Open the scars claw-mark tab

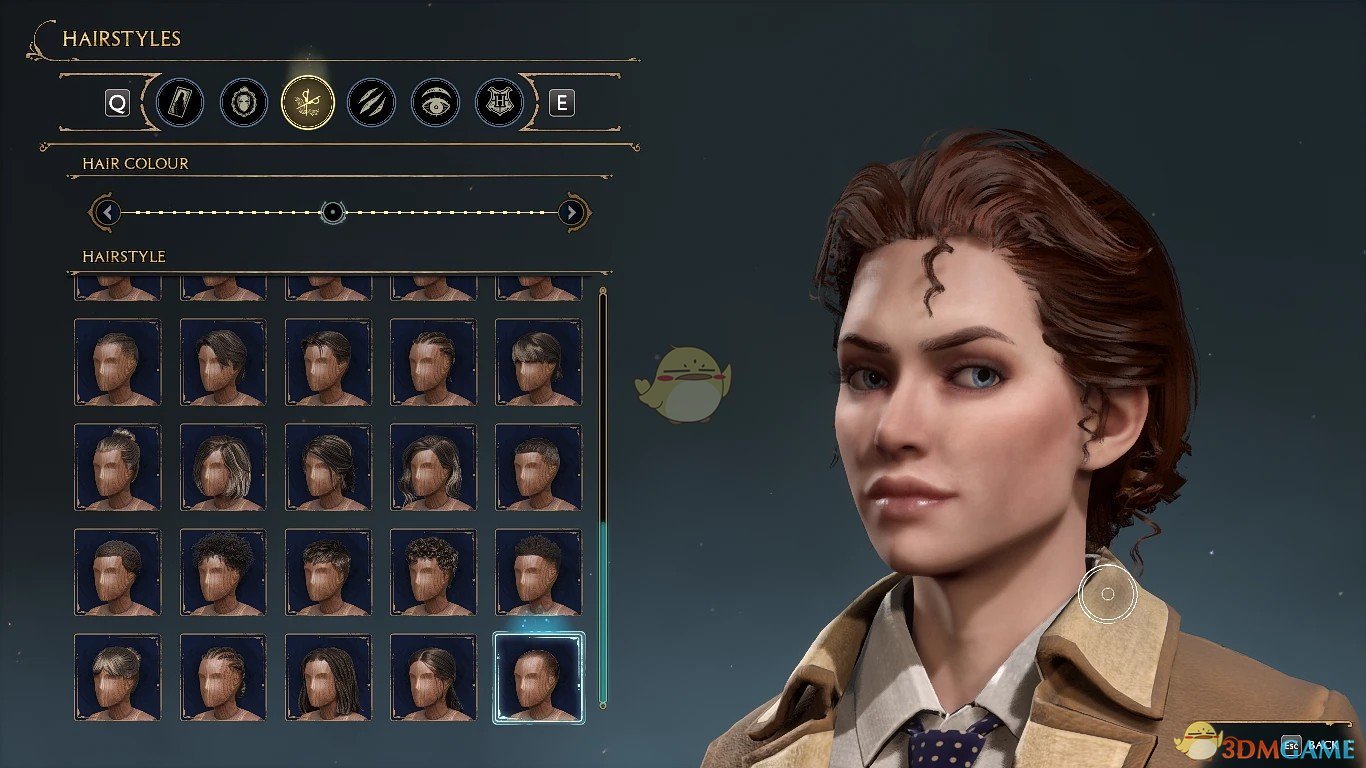pyautogui.click(x=371, y=103)
